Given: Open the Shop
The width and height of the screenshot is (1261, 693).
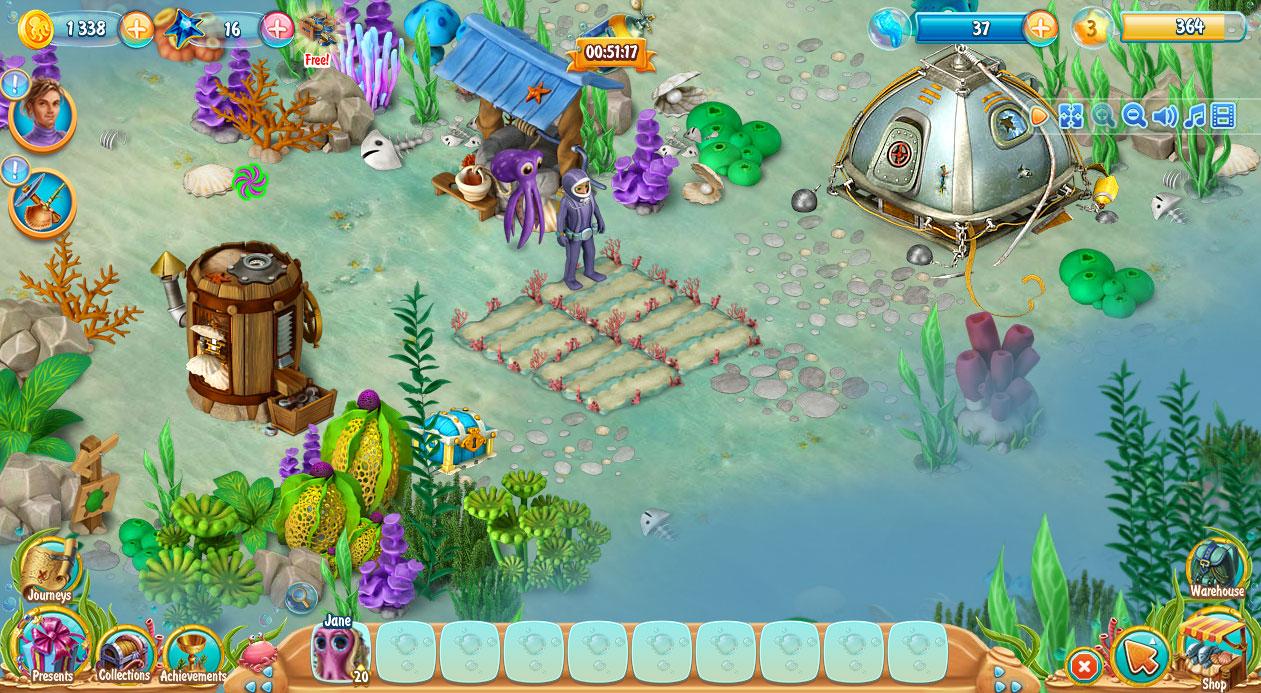Looking at the screenshot, I should click(1212, 648).
